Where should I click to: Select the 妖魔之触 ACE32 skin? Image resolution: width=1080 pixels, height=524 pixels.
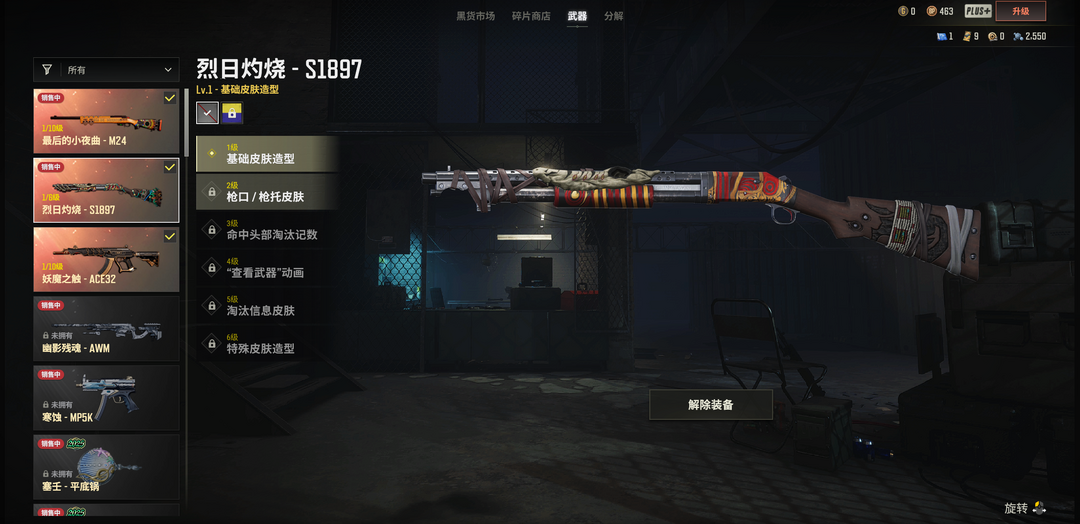[x=106, y=259]
